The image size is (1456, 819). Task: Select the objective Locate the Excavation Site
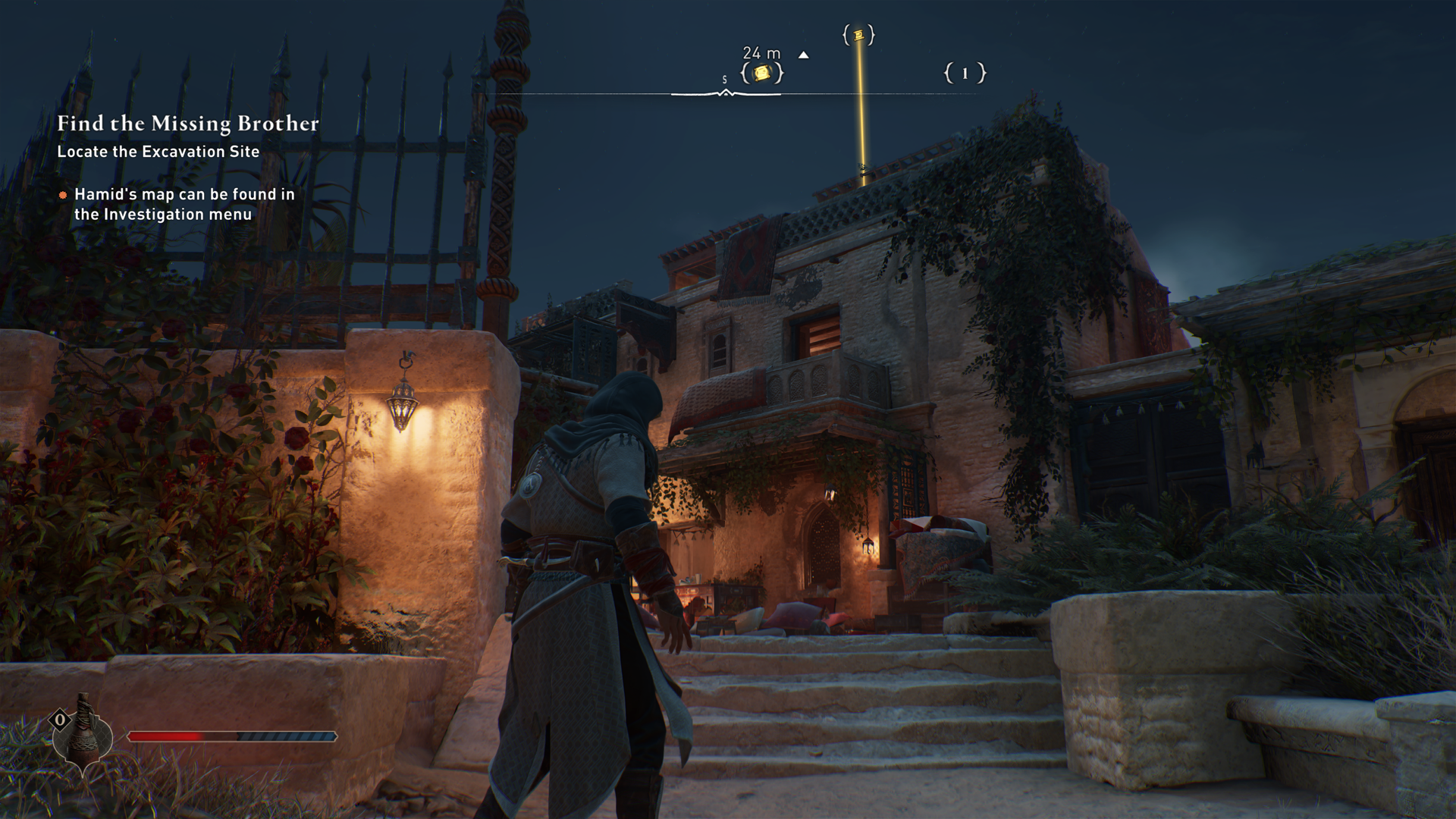[x=157, y=152]
